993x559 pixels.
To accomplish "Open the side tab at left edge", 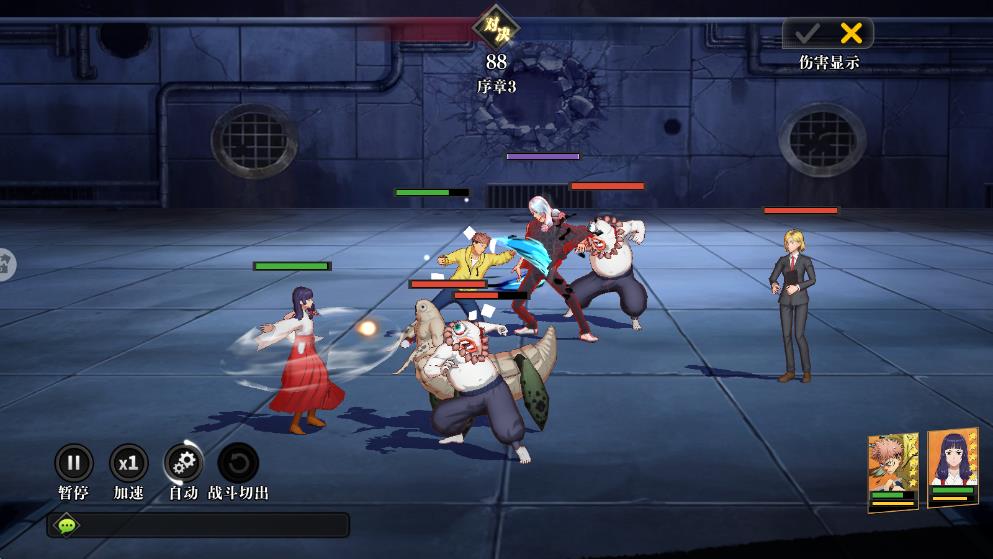I will click(6, 264).
